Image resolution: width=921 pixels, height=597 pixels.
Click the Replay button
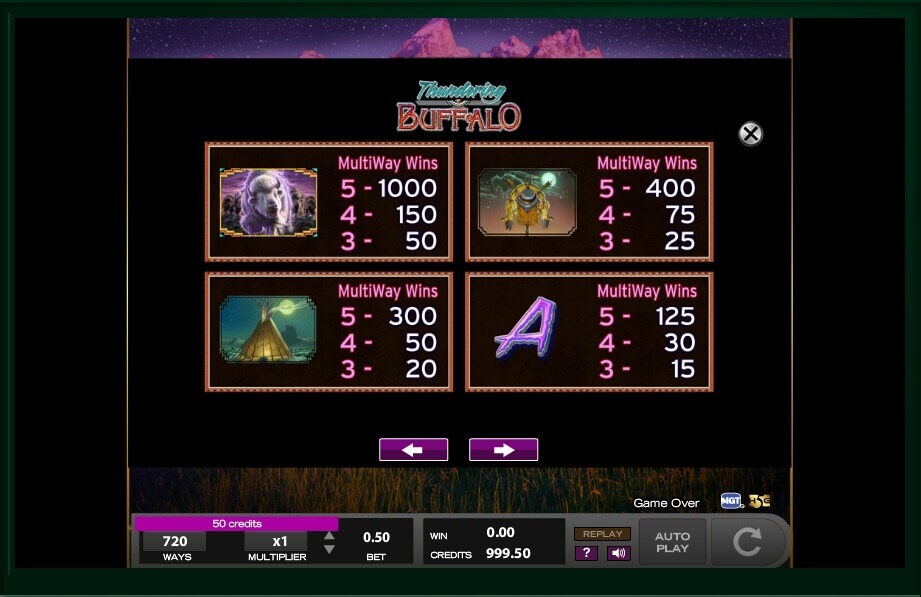pos(602,534)
